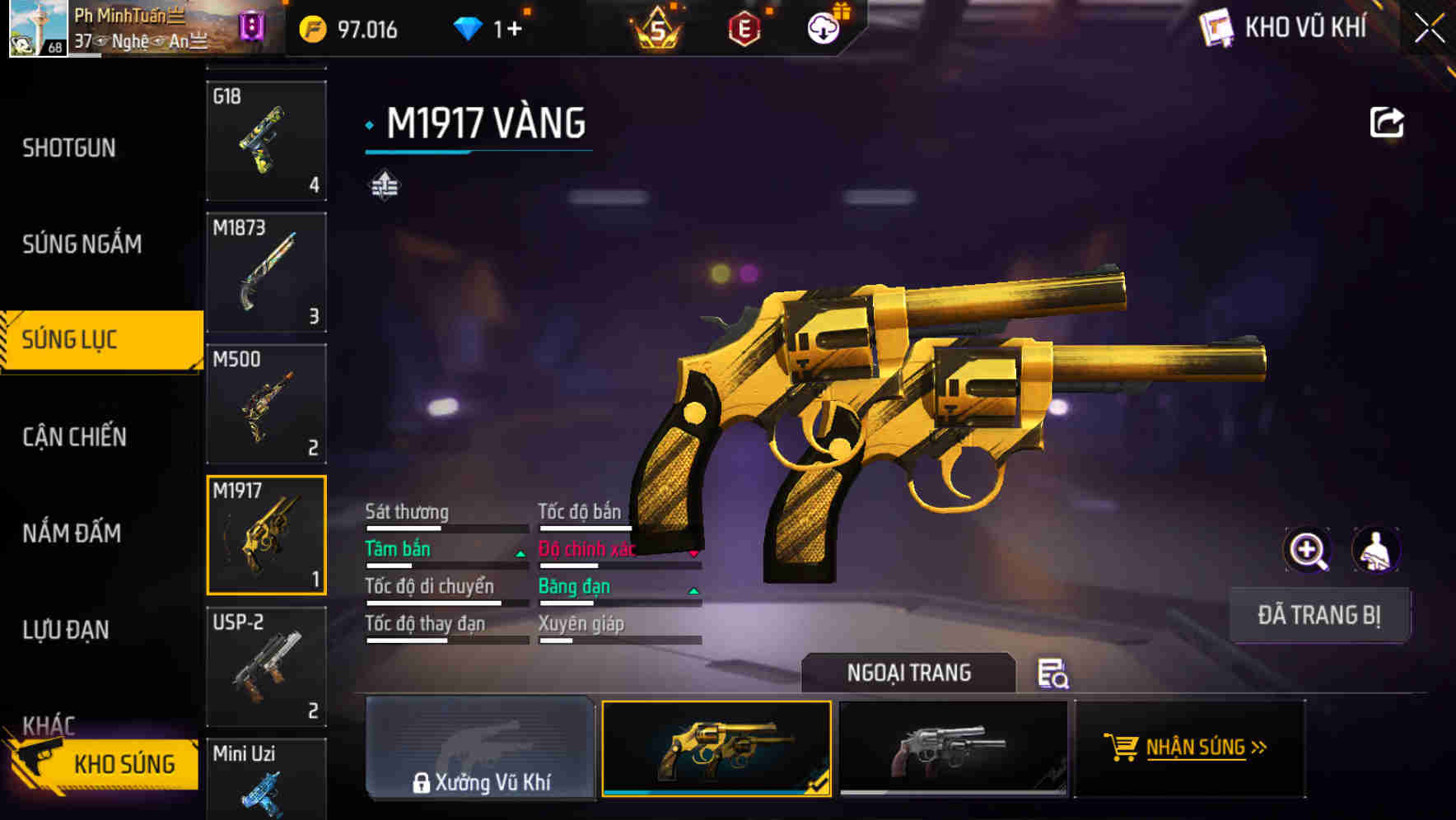
Task: Click the golden number 5 badge icon
Action: 656,27
